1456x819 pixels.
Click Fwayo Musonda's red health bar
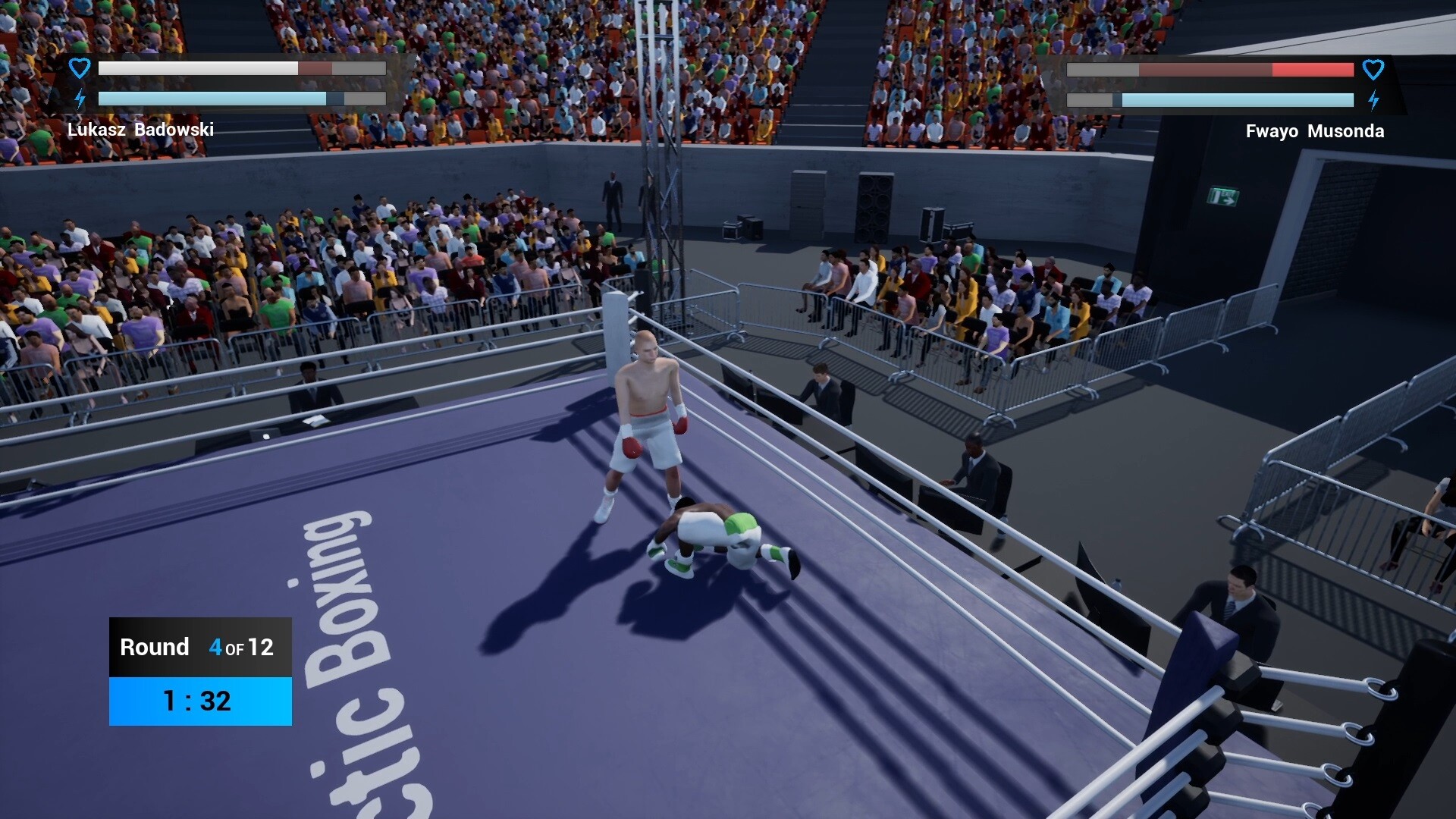[1210, 70]
